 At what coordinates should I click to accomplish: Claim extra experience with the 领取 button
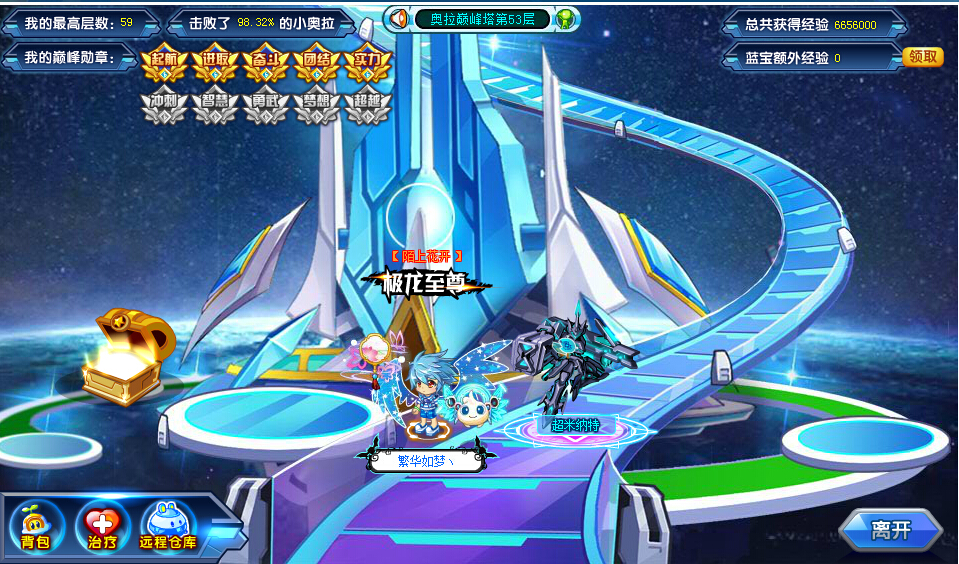[x=923, y=57]
